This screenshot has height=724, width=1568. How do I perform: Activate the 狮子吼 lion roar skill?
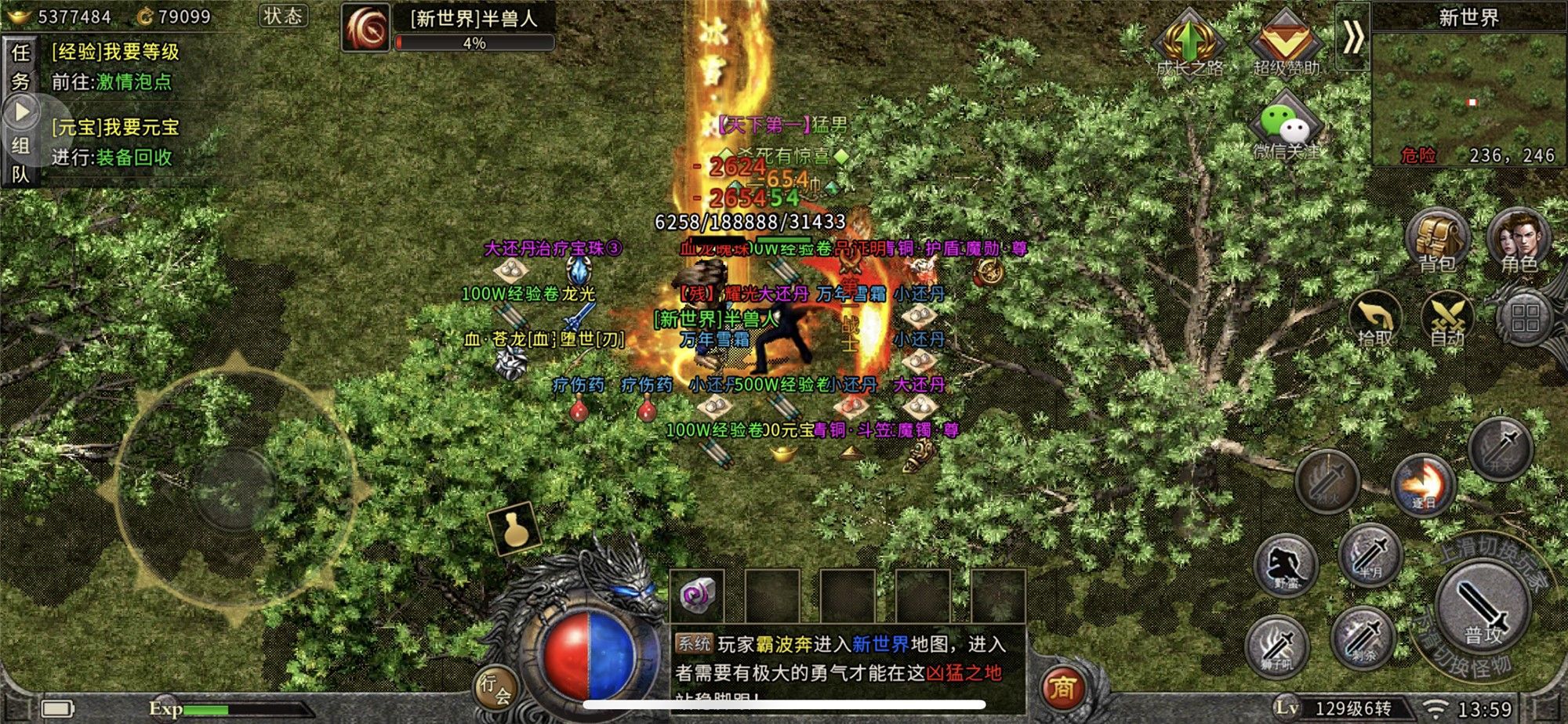[1277, 646]
